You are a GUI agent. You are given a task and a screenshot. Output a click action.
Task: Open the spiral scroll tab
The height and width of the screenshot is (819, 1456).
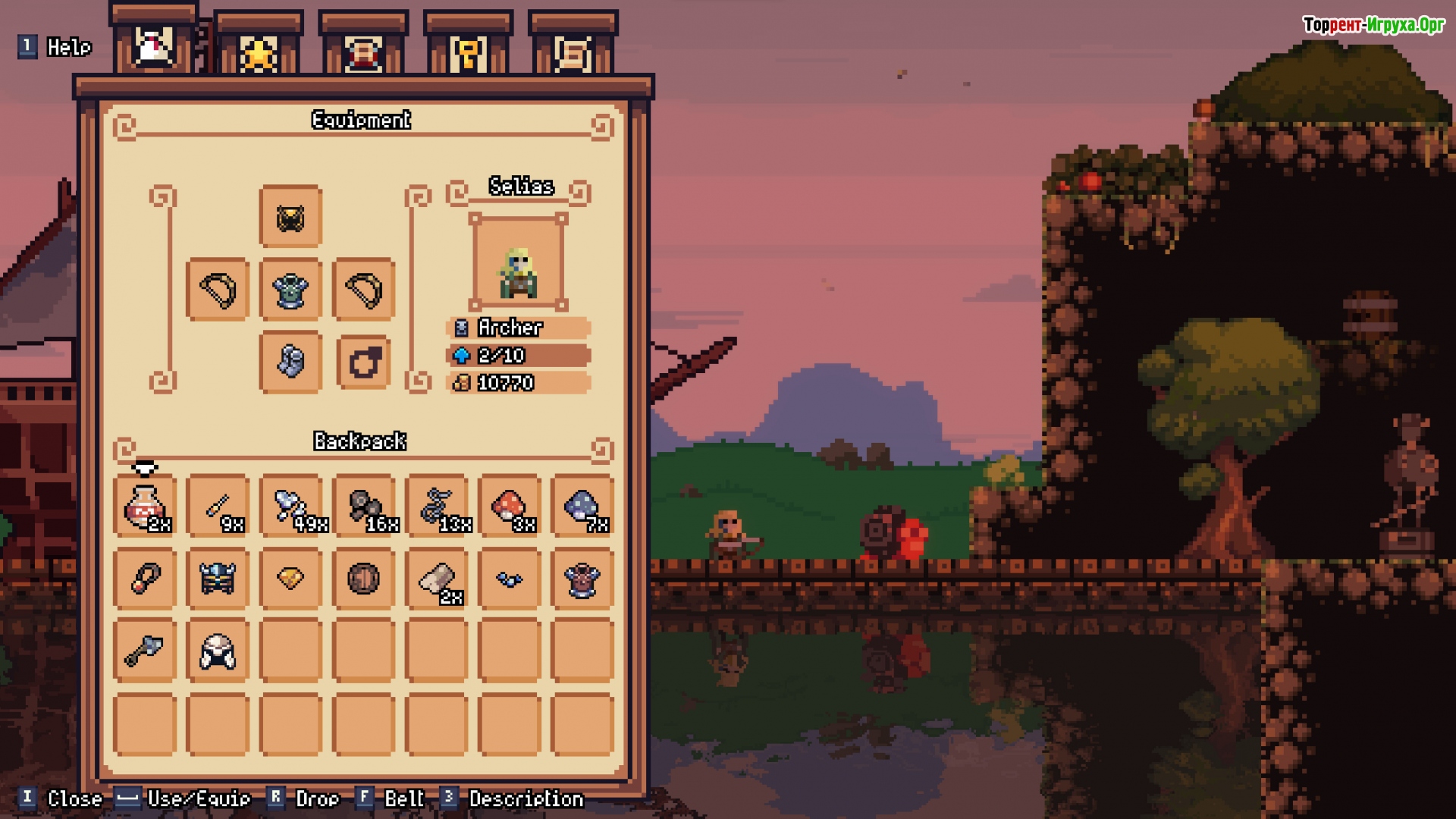[573, 52]
